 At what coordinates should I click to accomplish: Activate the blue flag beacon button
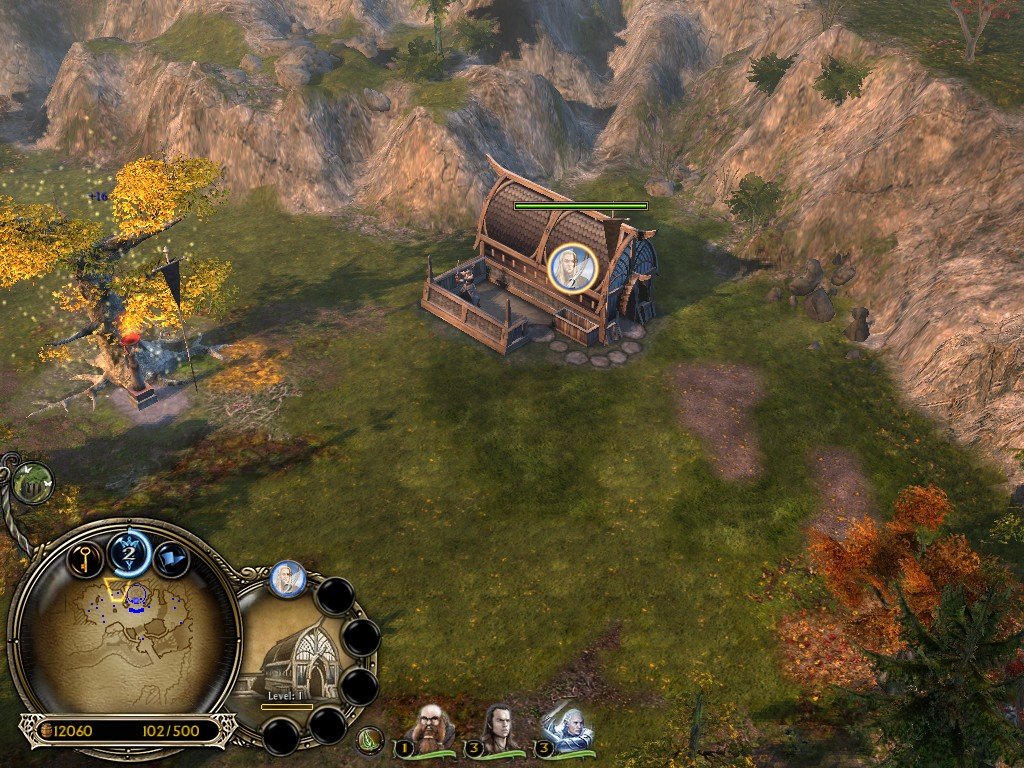[173, 560]
